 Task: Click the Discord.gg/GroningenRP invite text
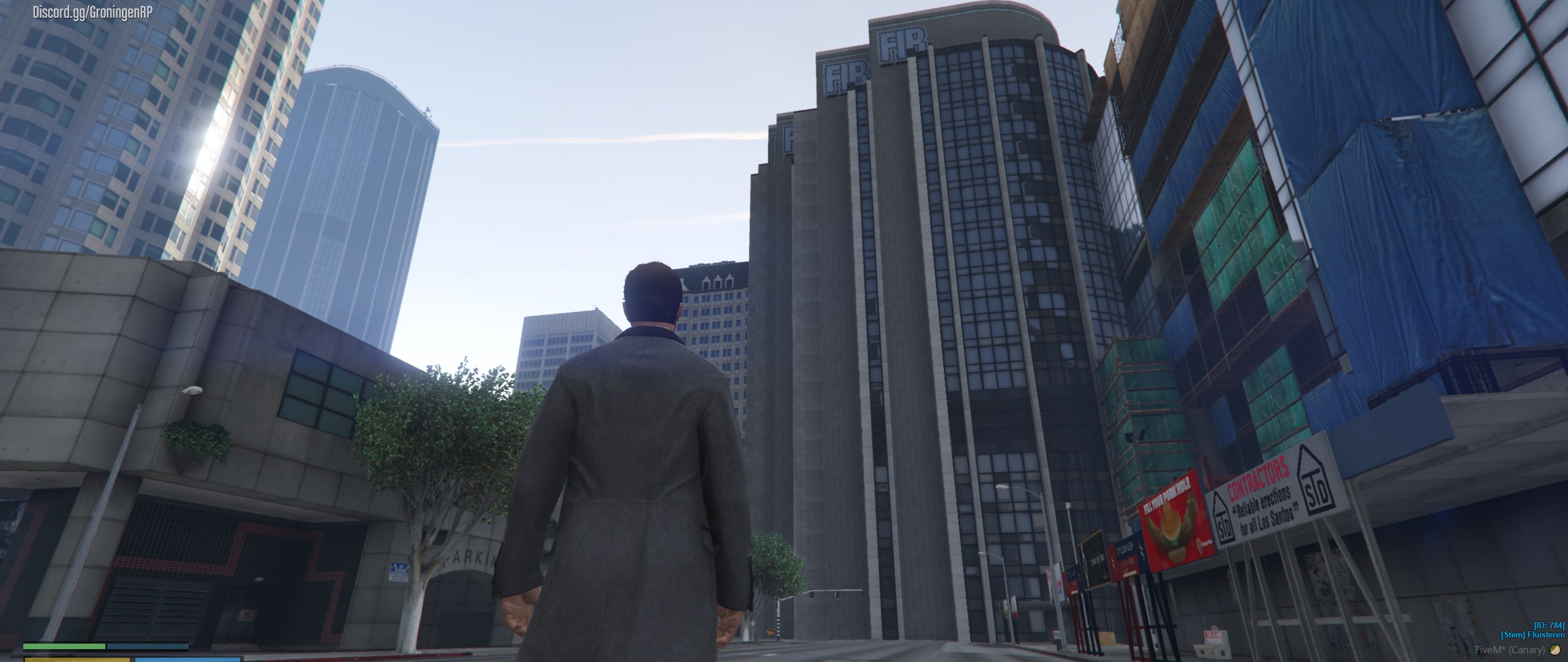tap(92, 13)
